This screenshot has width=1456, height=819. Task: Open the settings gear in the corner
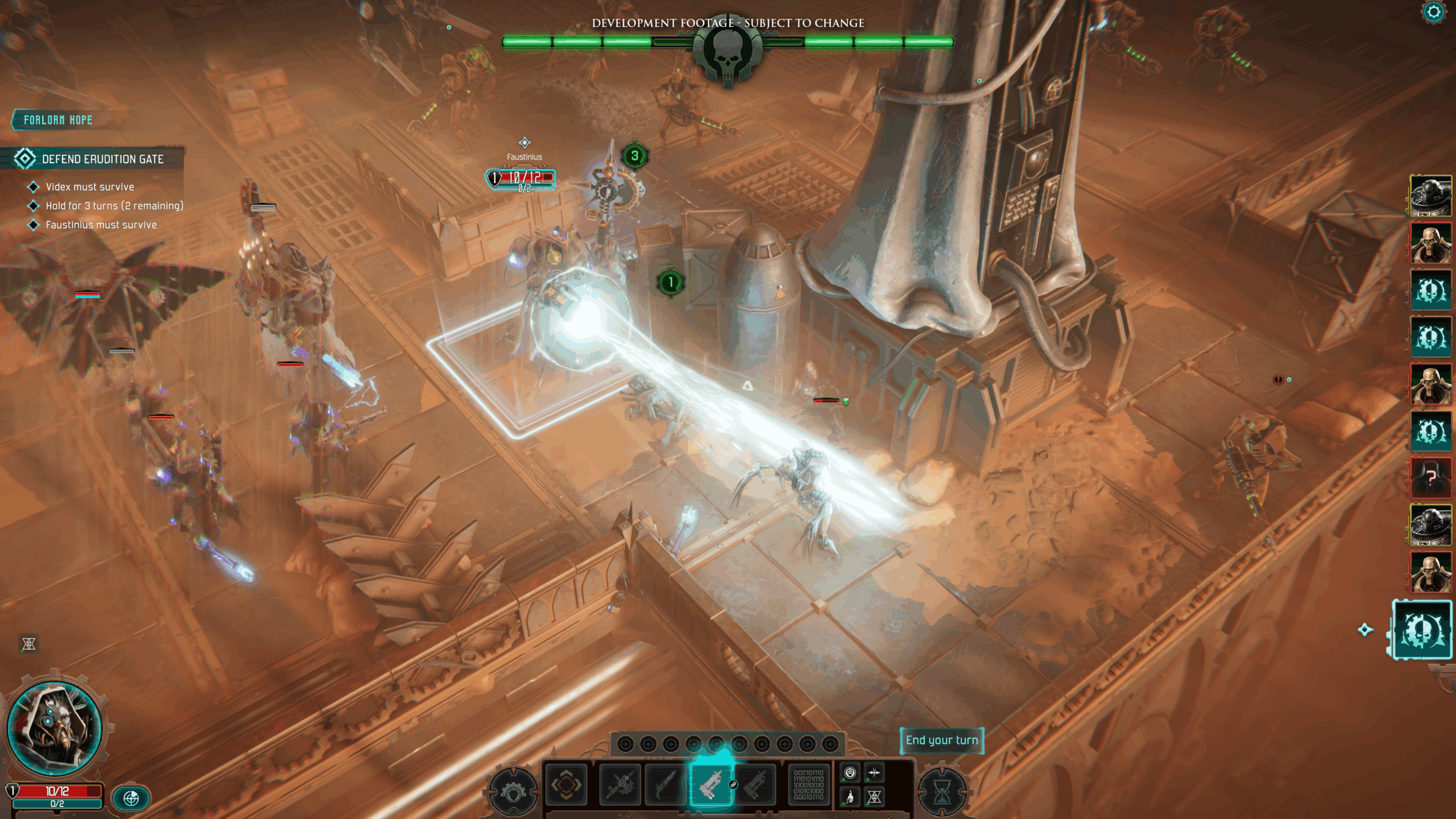point(1434,13)
